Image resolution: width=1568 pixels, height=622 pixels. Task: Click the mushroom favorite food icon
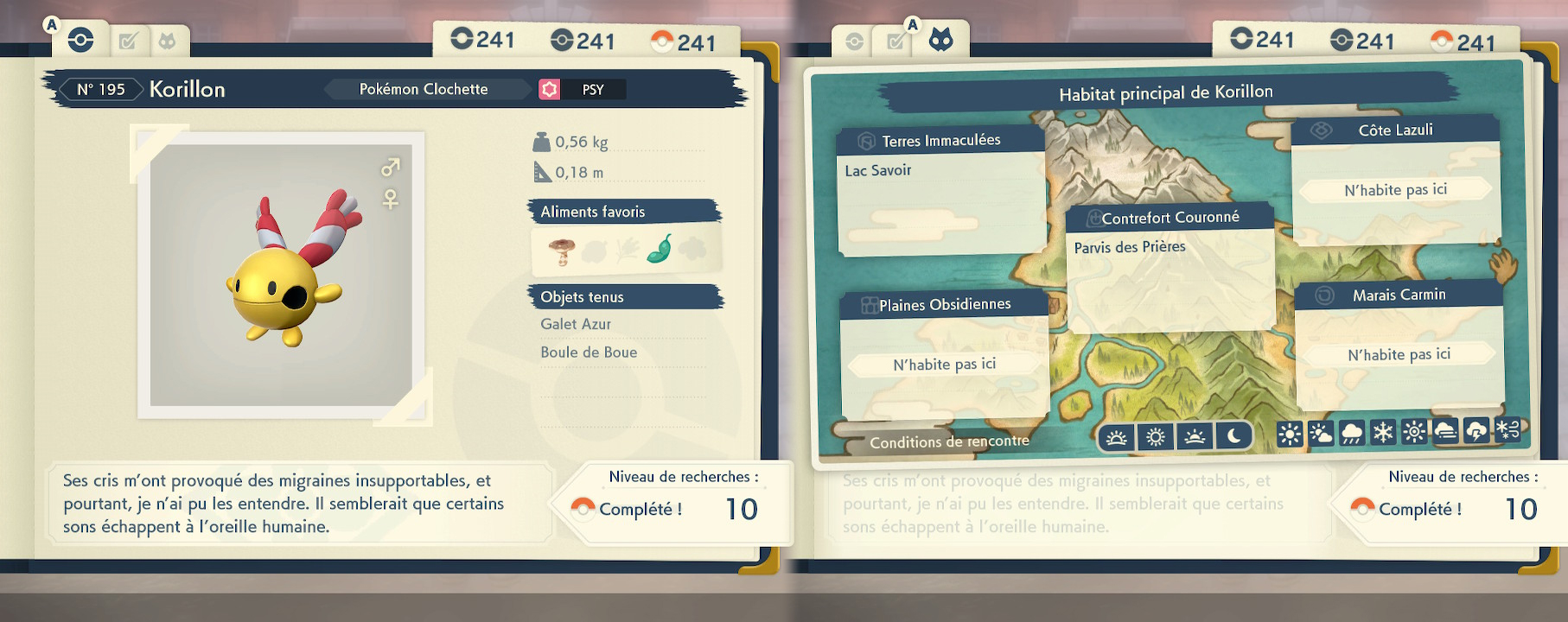[562, 251]
